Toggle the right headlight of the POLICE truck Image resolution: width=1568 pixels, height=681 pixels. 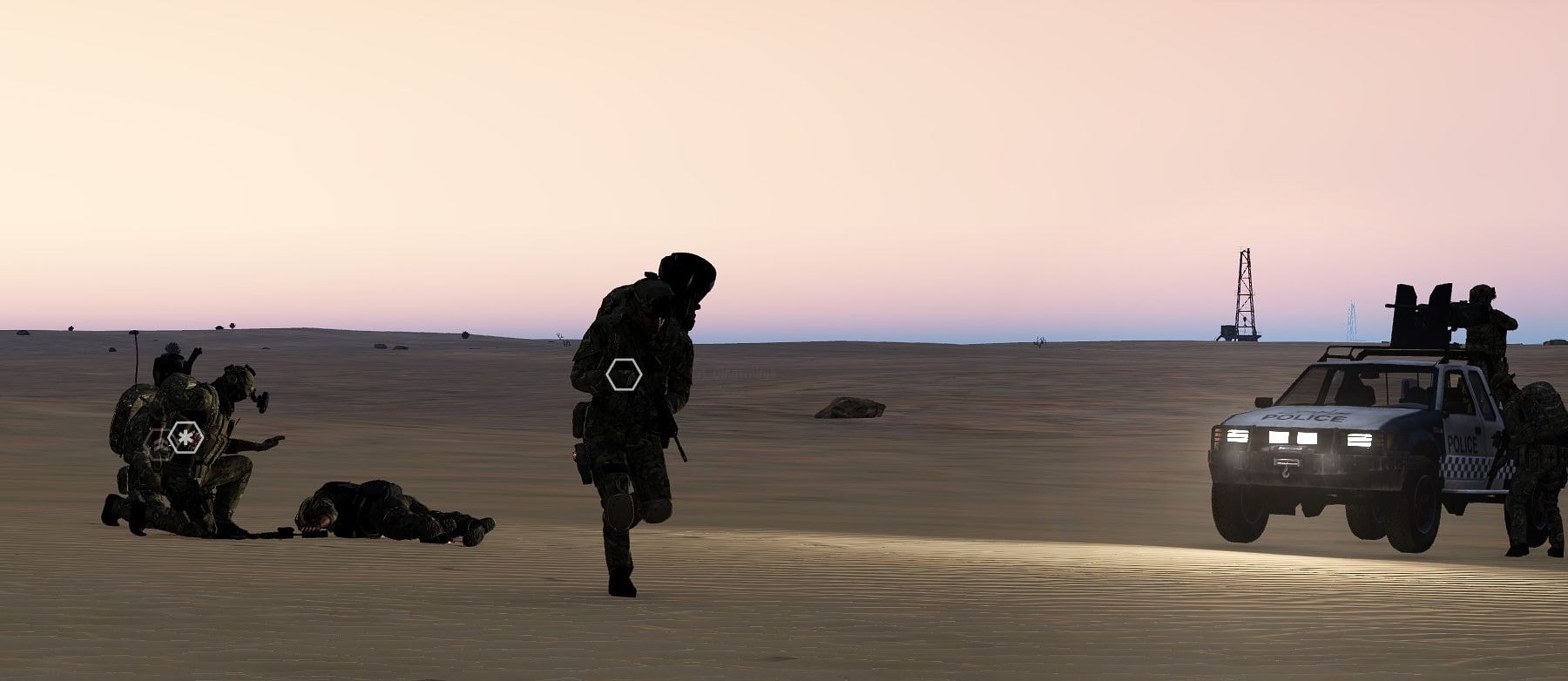[1362, 440]
